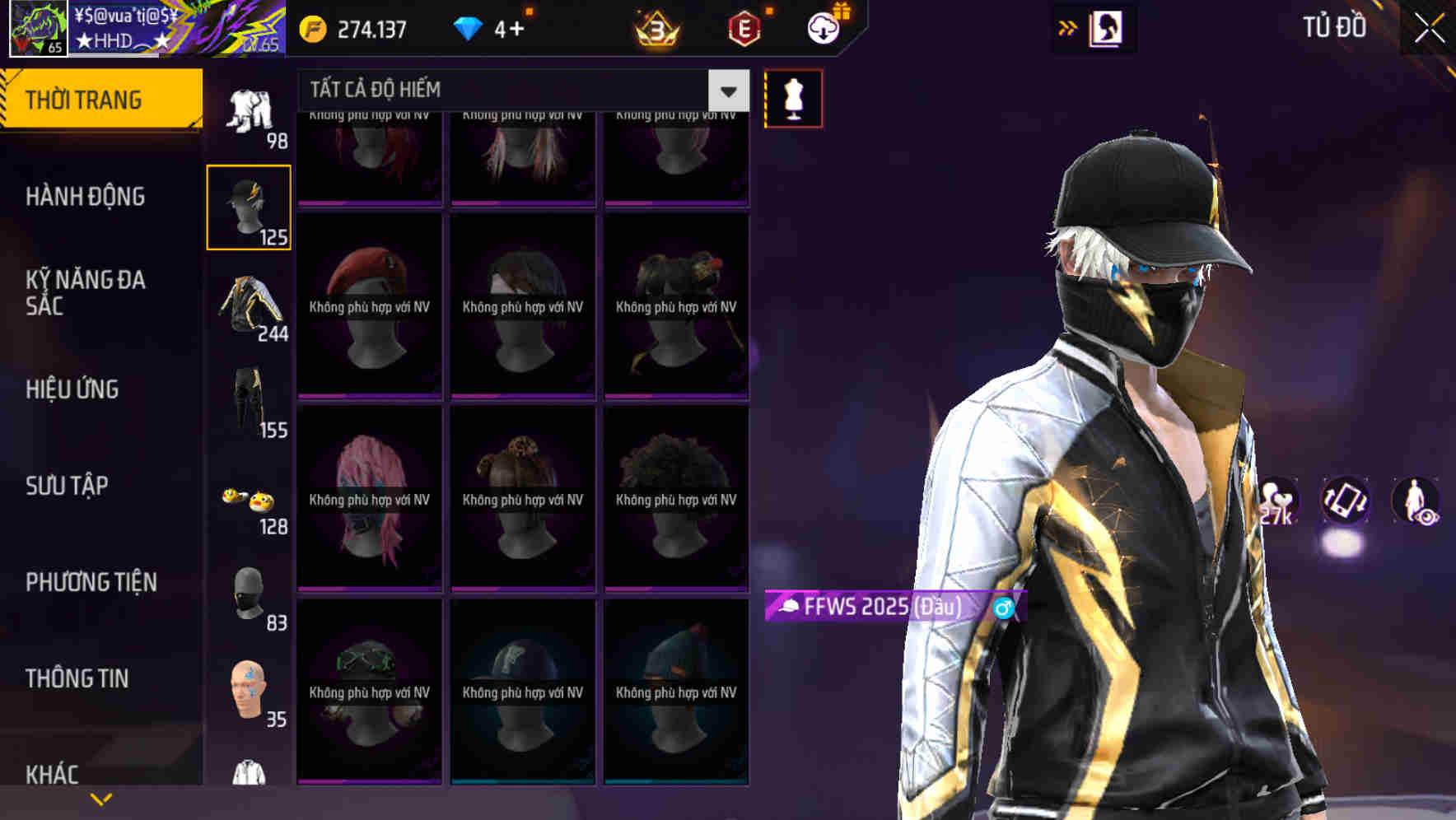Select the cap category icon showing 125 items
The height and width of the screenshot is (820, 1456).
pos(250,206)
